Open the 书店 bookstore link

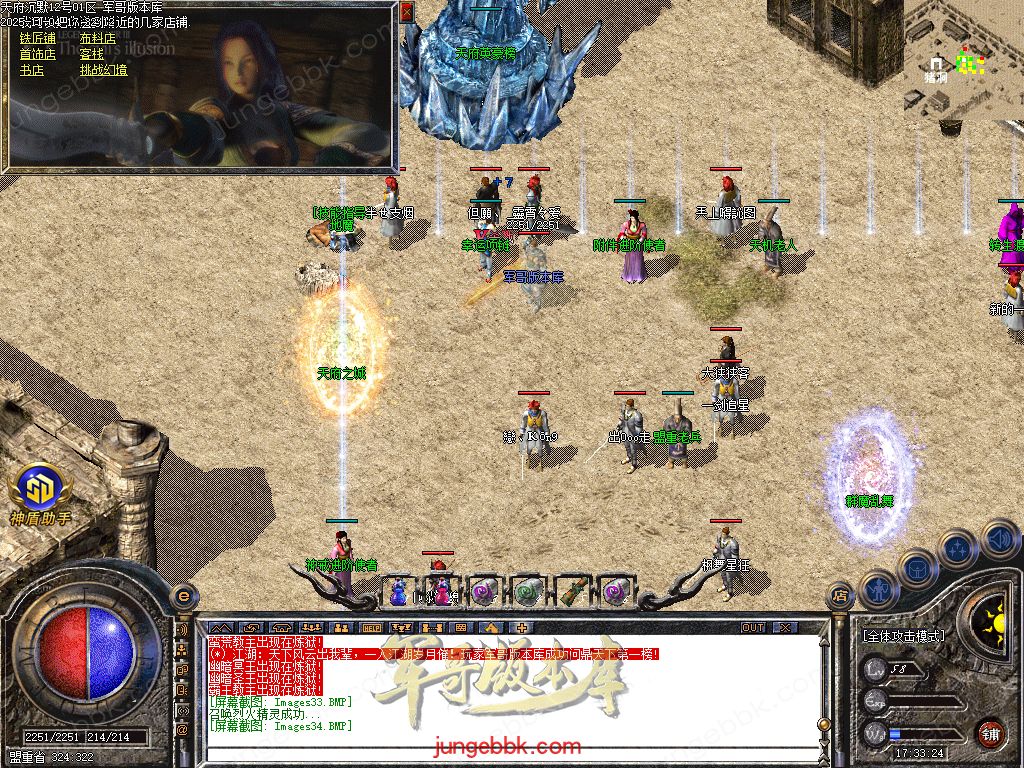click(x=31, y=71)
